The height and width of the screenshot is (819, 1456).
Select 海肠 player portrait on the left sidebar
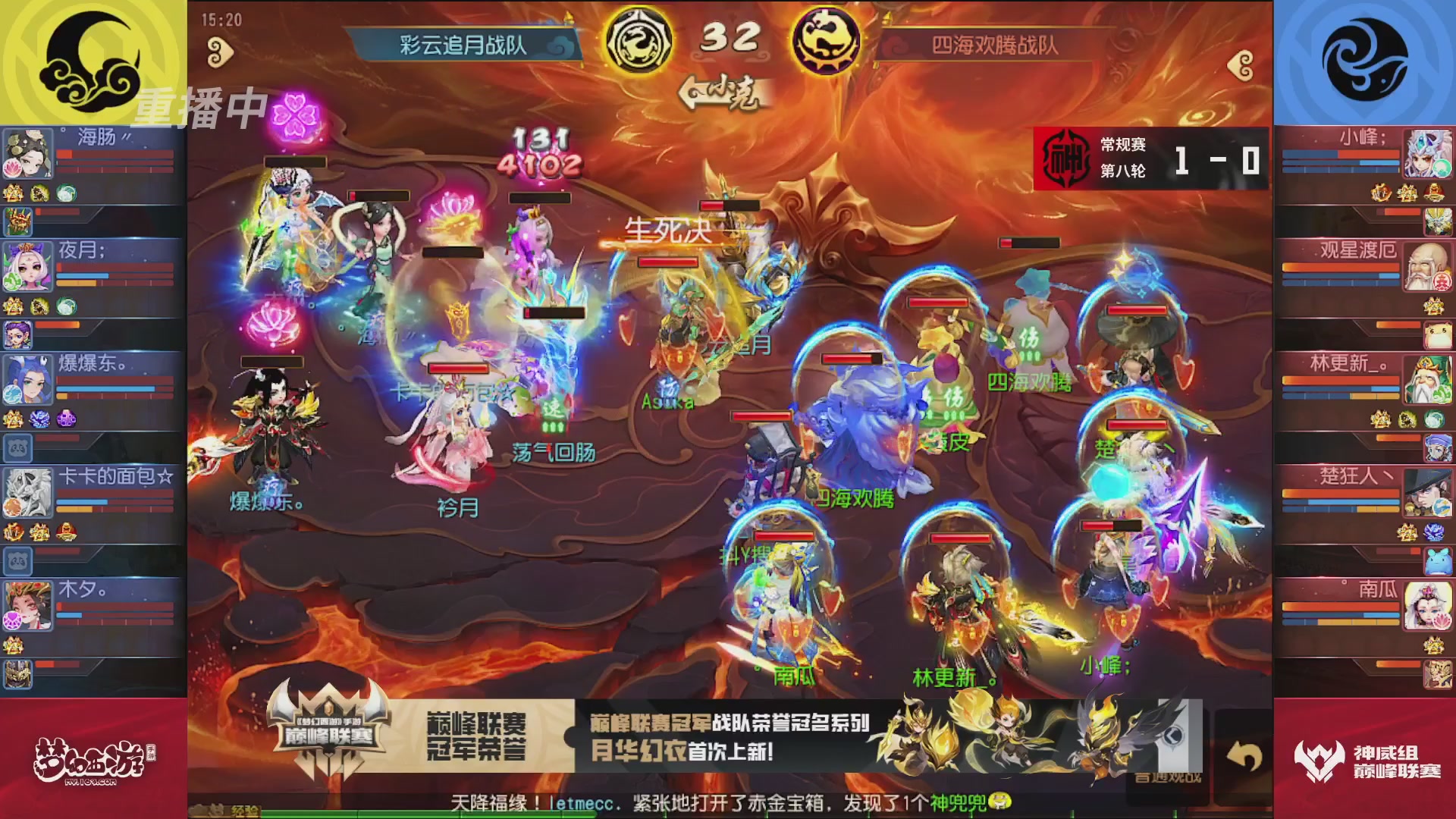click(28, 153)
